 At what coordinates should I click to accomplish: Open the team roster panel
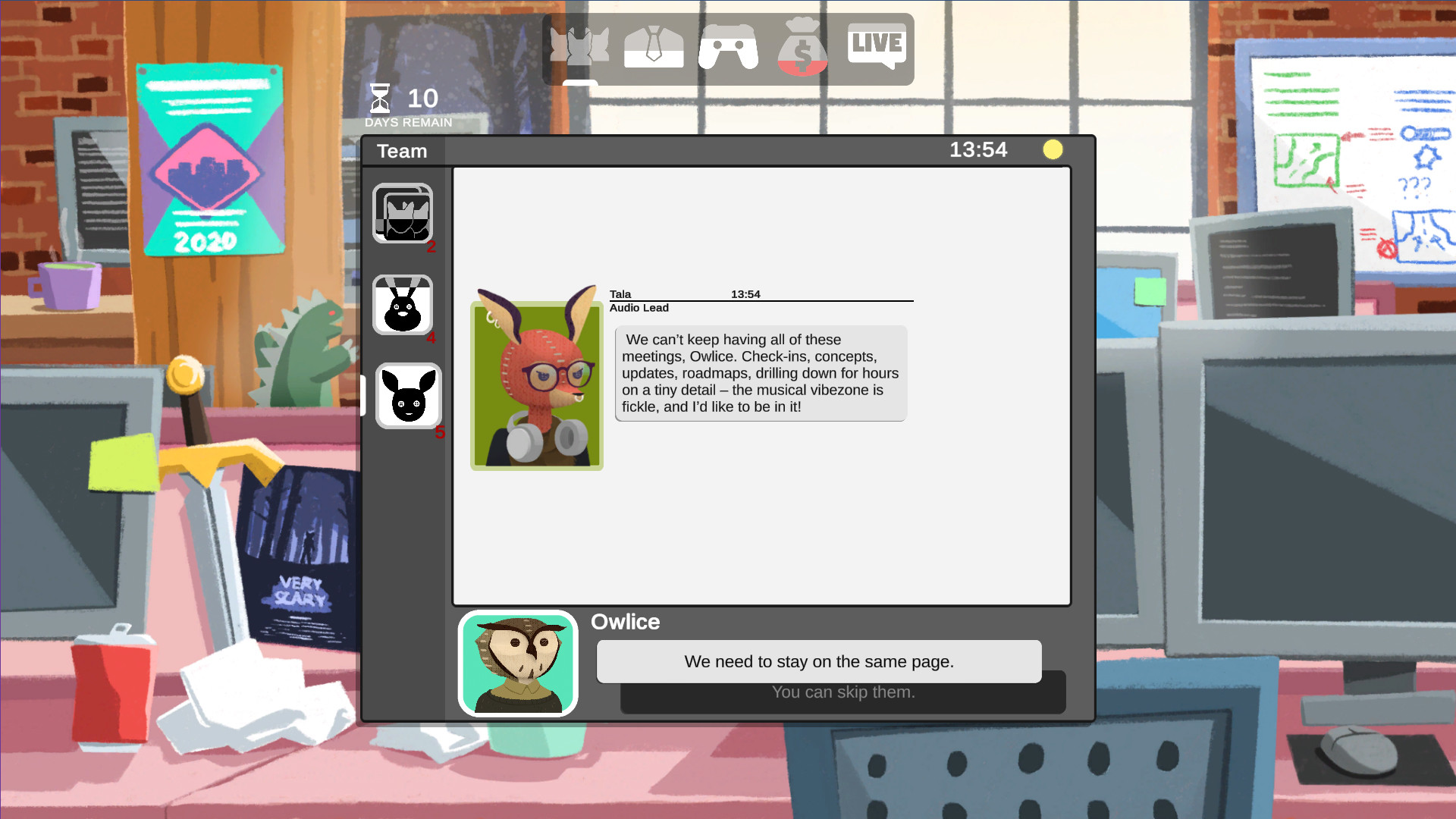click(x=579, y=47)
